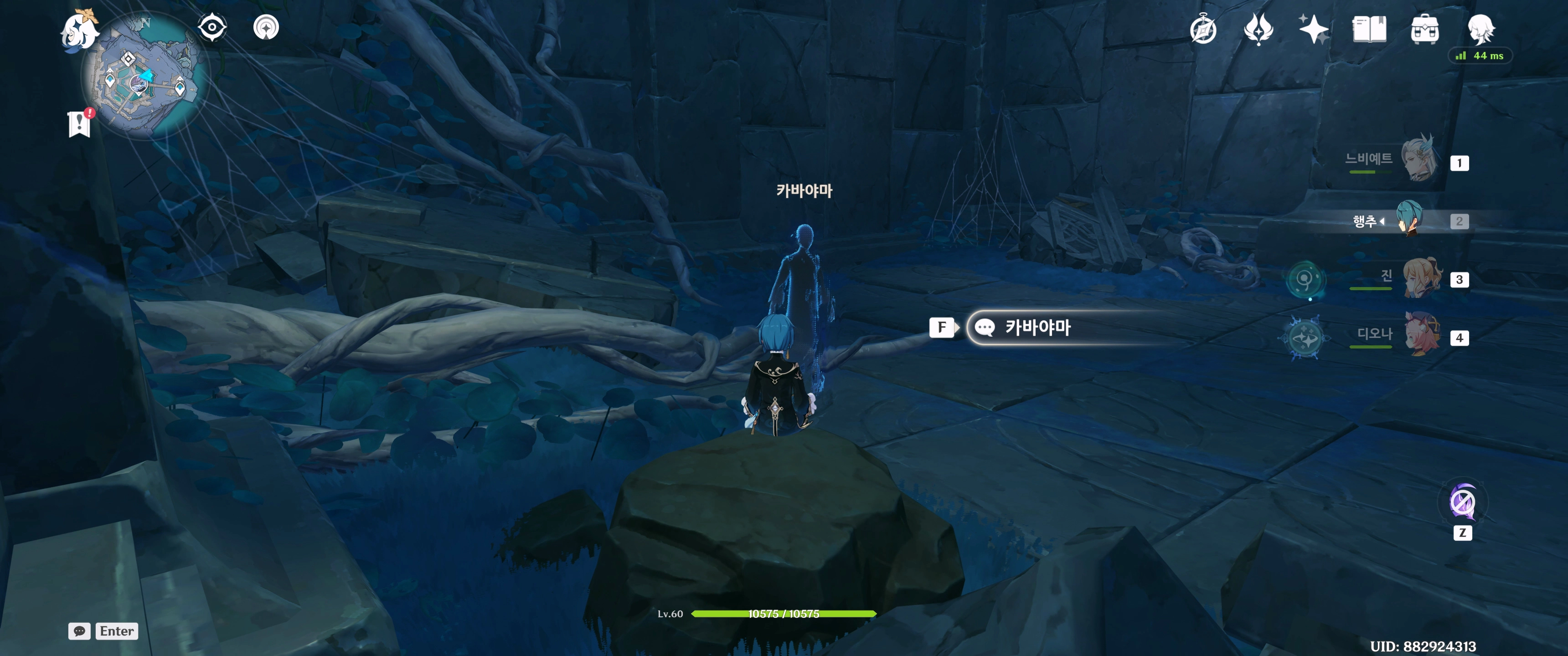Open the battle pass icon
The image size is (1568, 656).
[1258, 29]
